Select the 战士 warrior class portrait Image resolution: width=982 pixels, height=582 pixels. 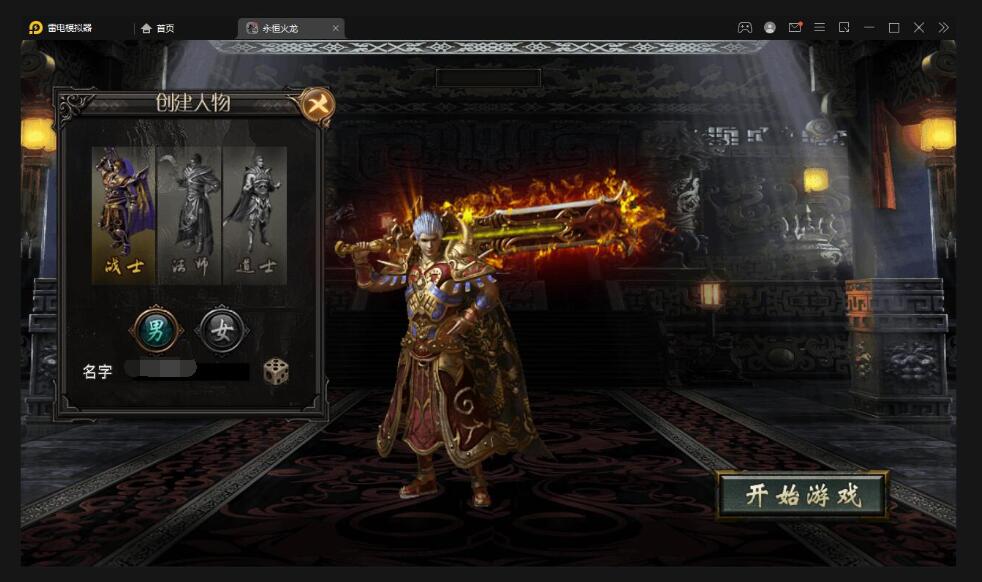[123, 214]
